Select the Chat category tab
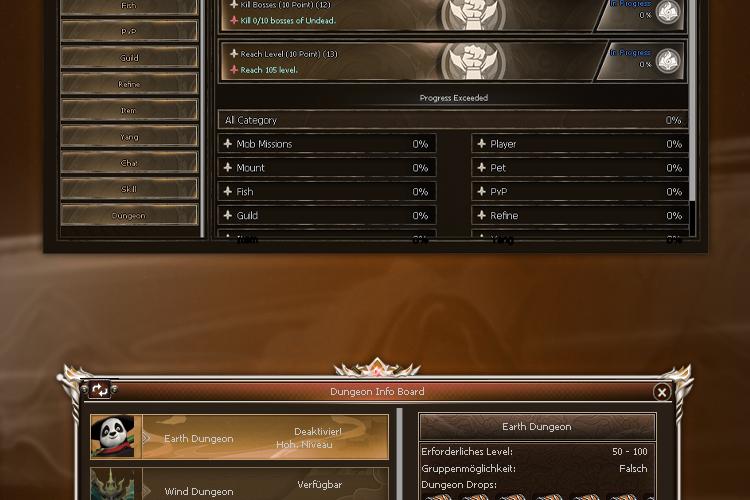The width and height of the screenshot is (750, 500). coord(129,162)
